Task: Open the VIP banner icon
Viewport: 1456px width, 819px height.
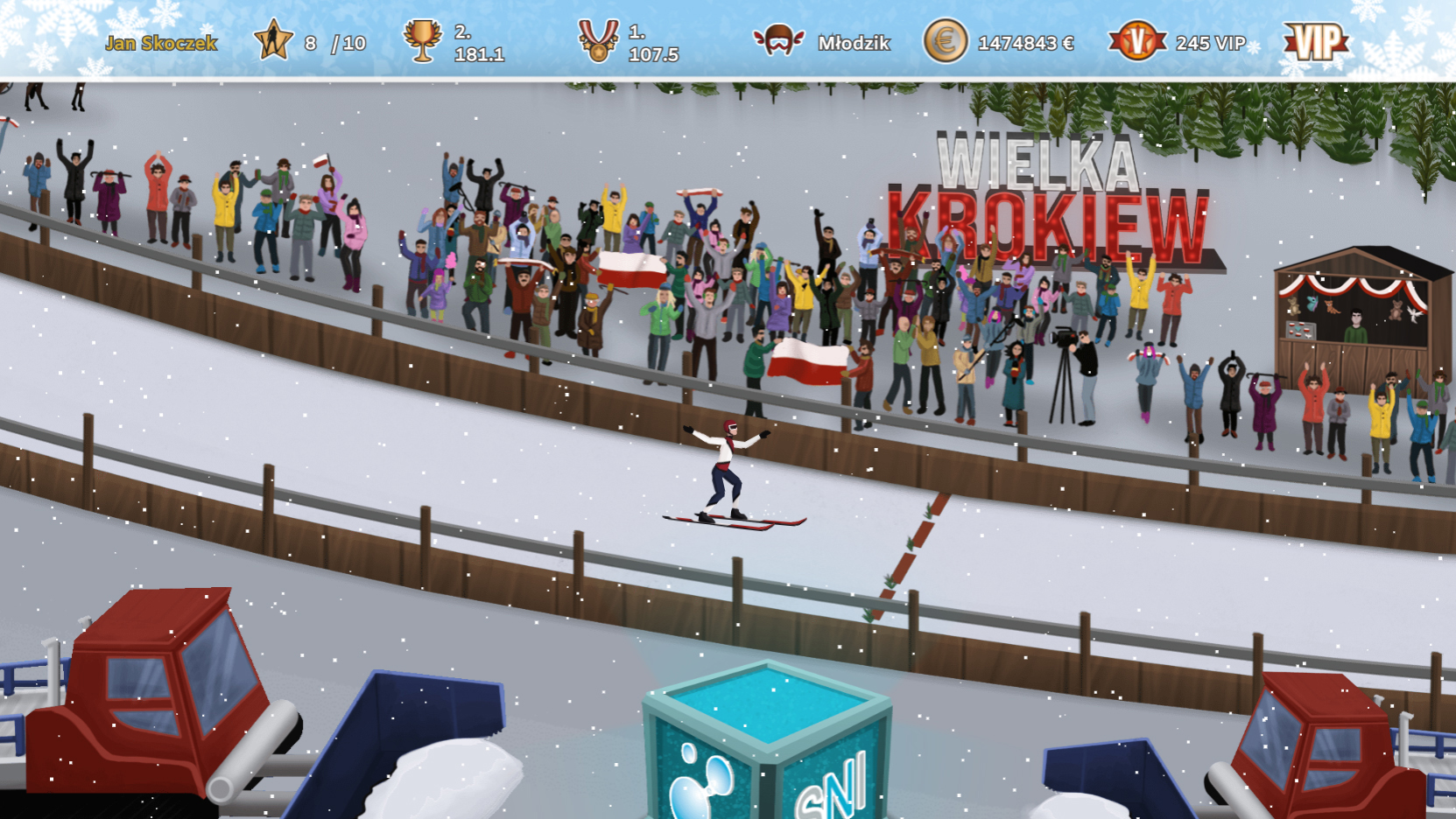Action: 1315,39
